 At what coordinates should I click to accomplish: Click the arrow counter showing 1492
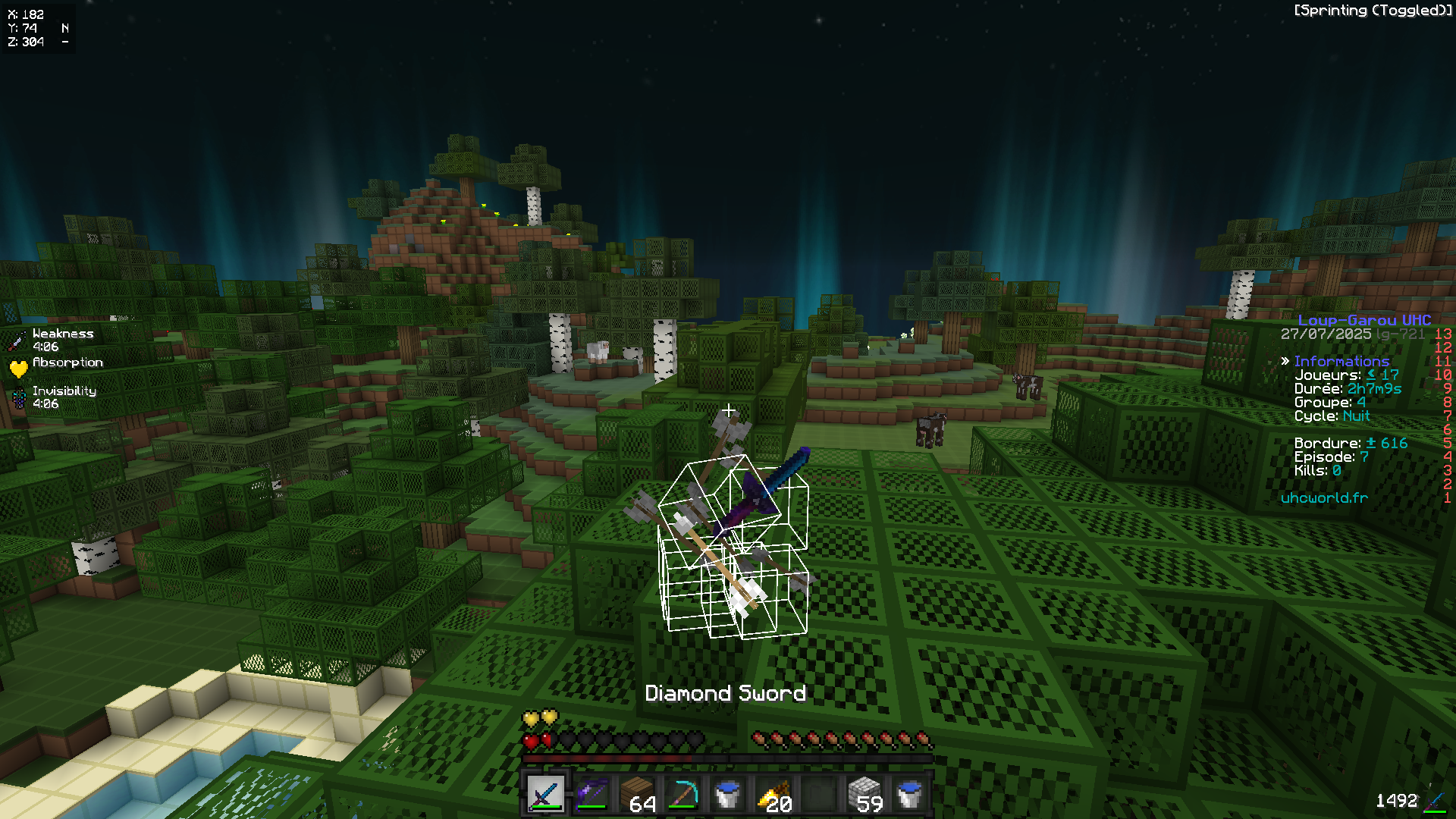1399,799
